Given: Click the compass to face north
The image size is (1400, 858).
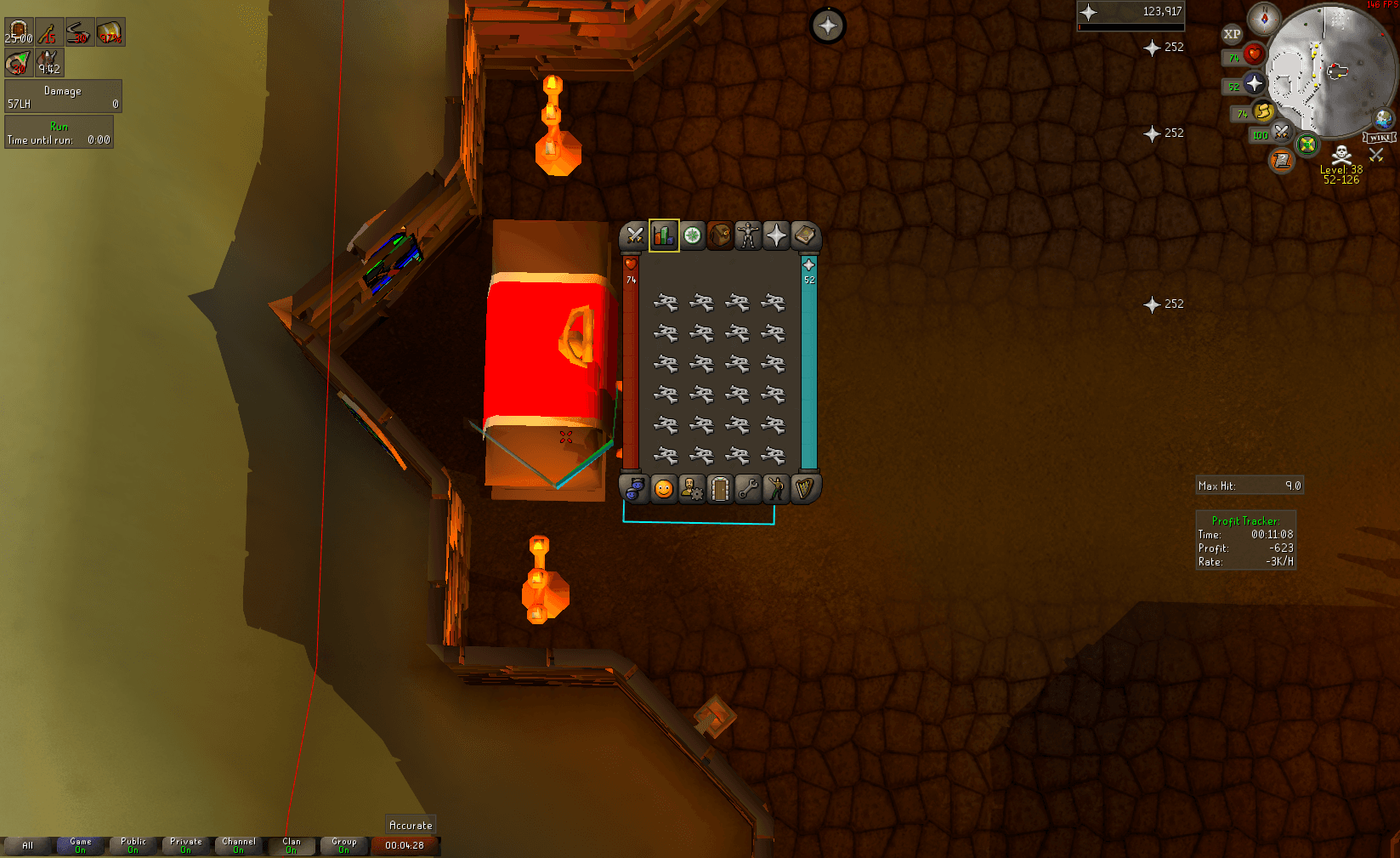Looking at the screenshot, I should click(1264, 19).
